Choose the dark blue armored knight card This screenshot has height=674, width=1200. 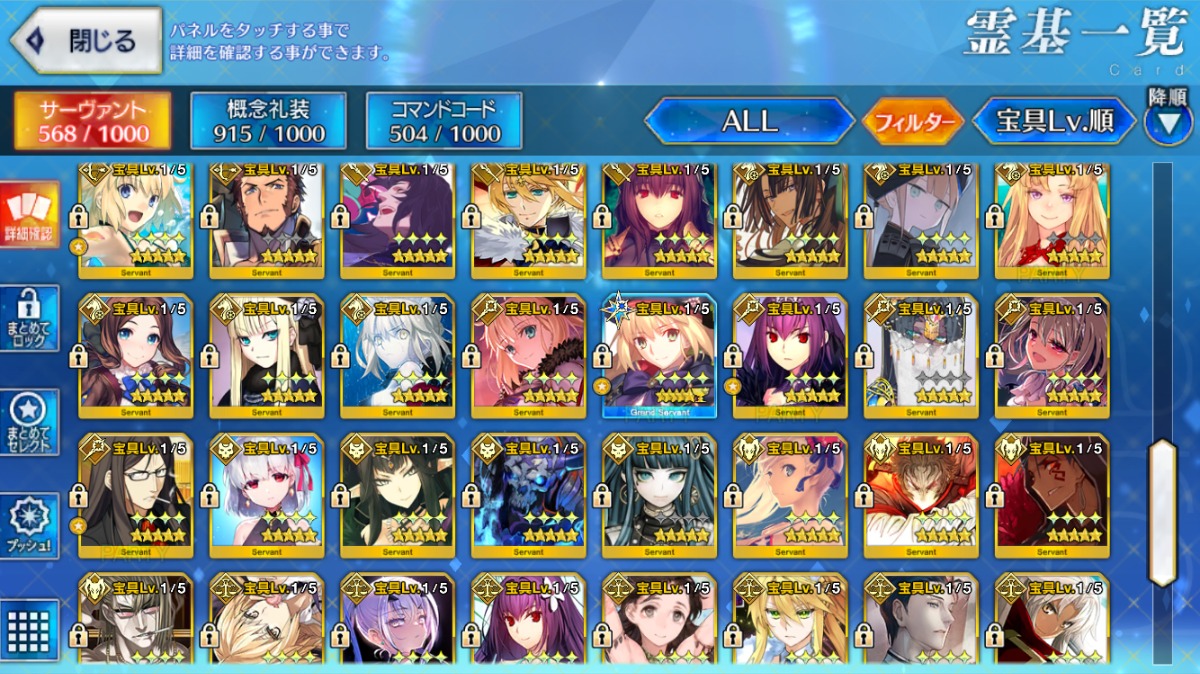coord(528,496)
